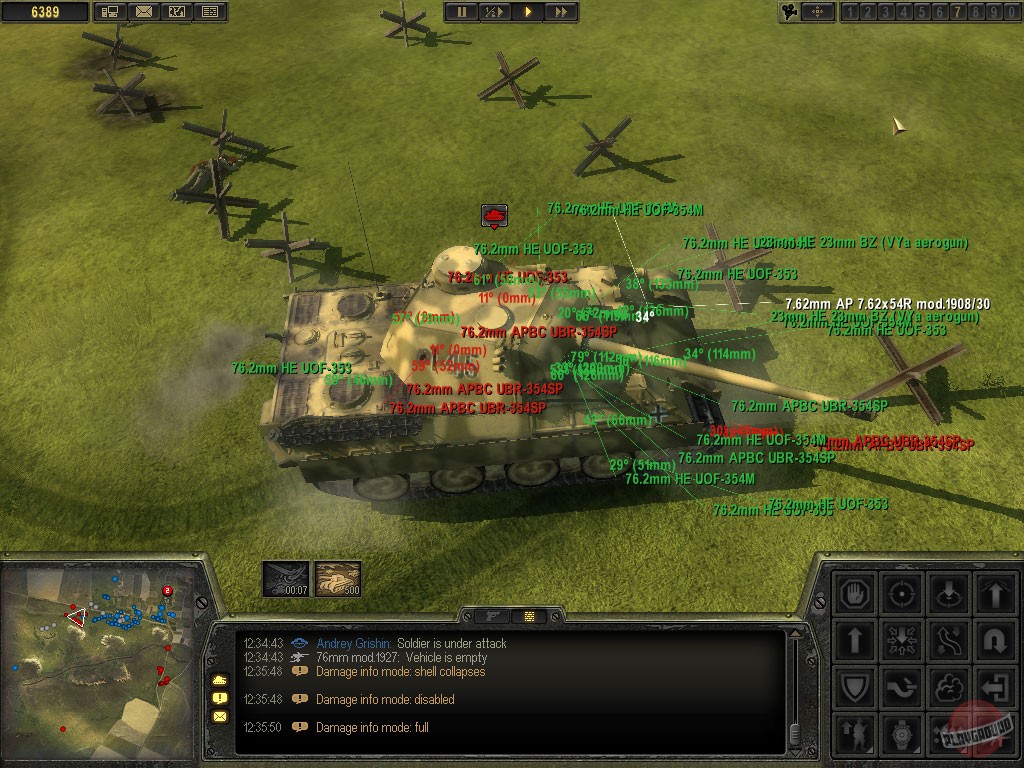Choose the winding path movement command
This screenshot has height=768, width=1024.
[x=948, y=639]
